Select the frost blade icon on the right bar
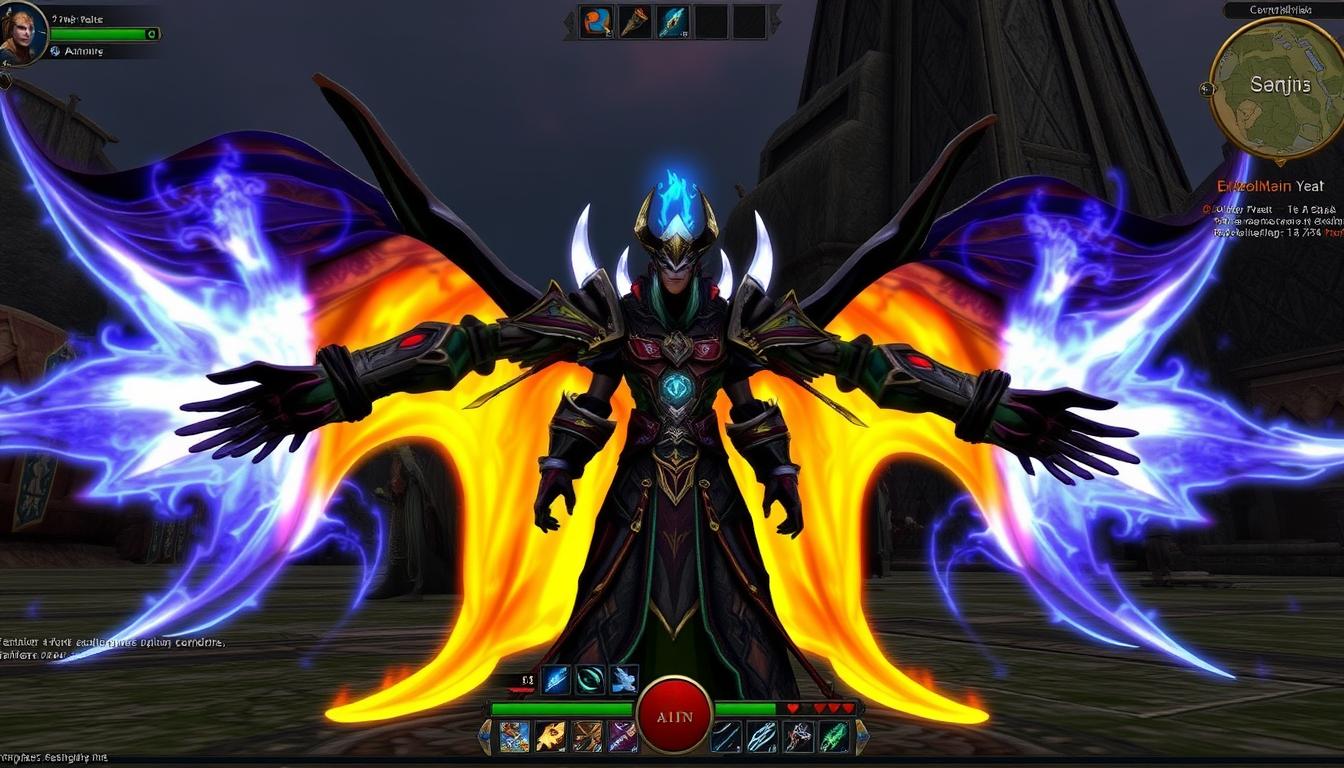This screenshot has width=1344, height=768. [760, 737]
